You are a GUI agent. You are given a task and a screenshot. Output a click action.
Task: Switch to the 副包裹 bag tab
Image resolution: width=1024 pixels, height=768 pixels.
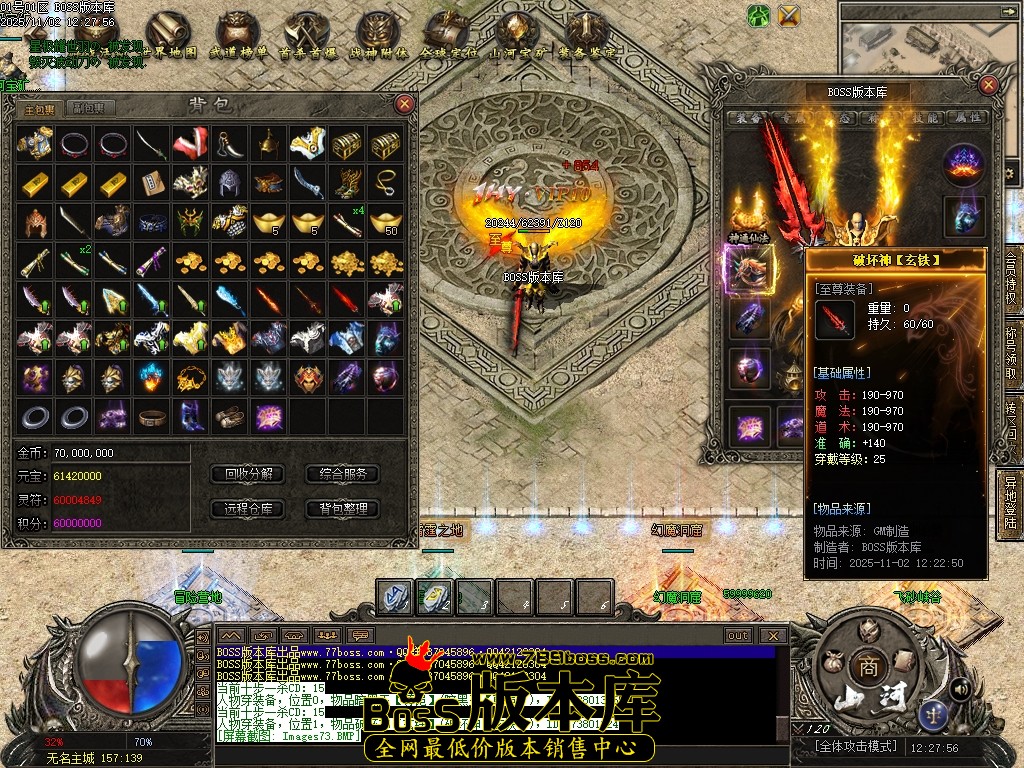tap(93, 108)
